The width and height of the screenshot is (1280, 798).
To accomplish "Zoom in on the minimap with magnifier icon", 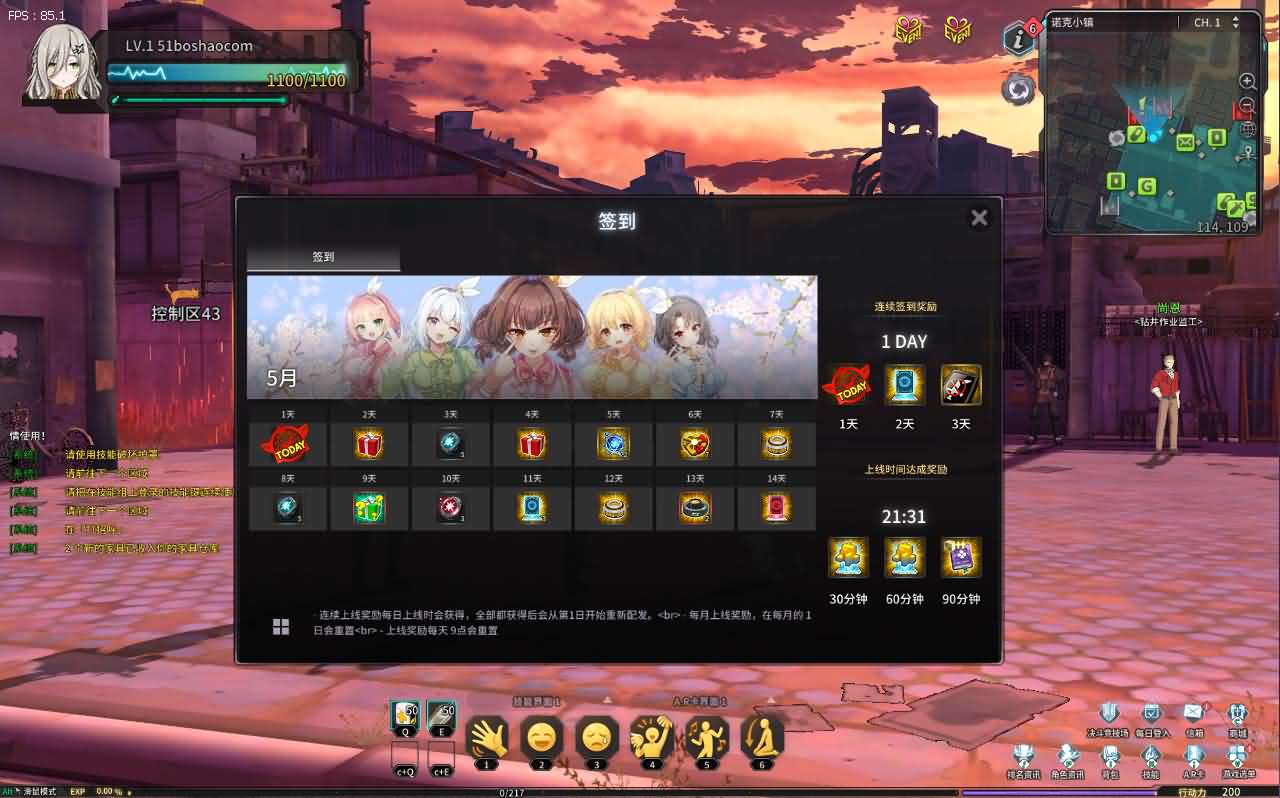I will click(1245, 82).
